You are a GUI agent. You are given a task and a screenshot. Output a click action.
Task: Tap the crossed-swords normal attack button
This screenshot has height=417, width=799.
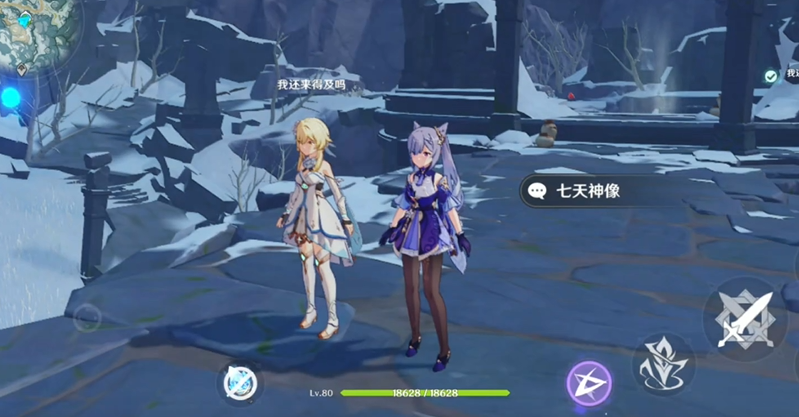coord(745,319)
